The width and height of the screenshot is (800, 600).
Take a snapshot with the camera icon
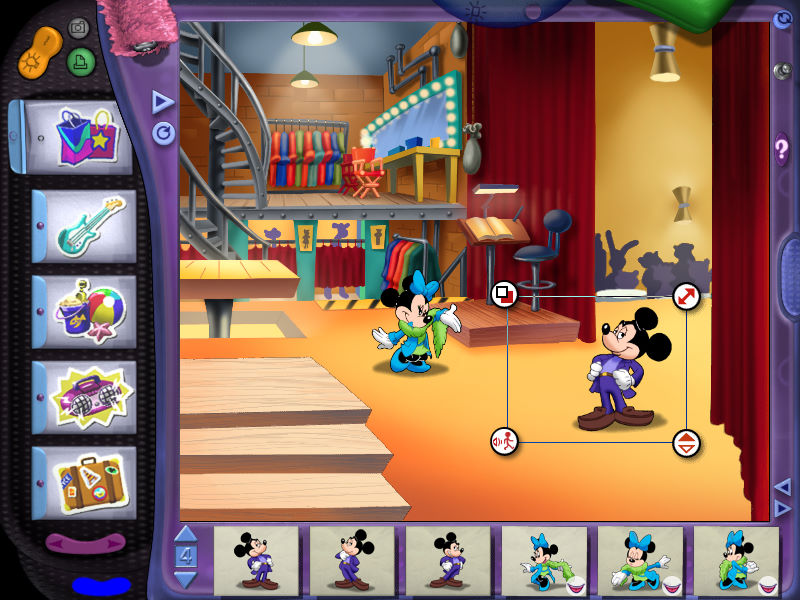coord(78,28)
